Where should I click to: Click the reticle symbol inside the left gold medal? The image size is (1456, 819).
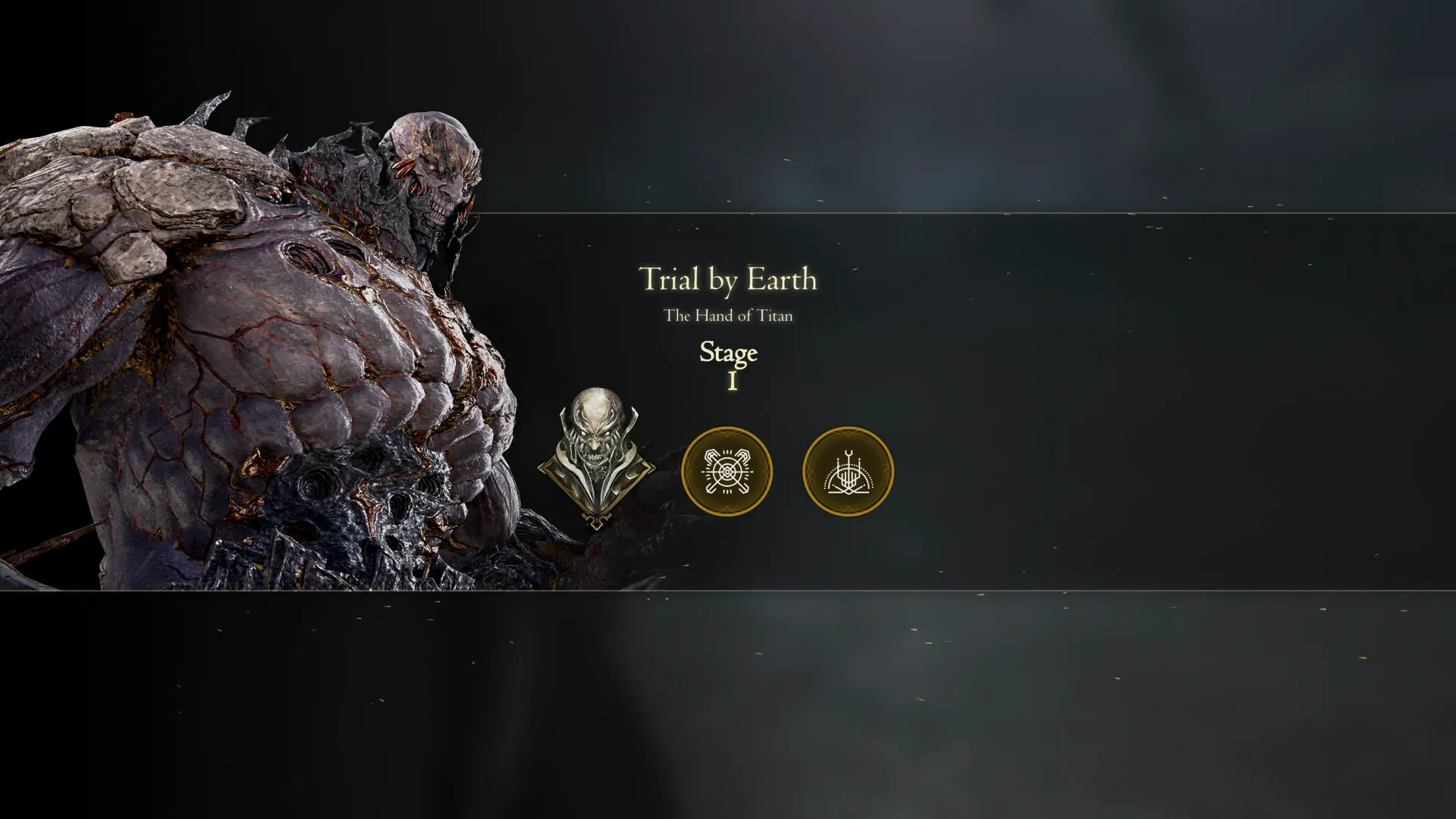point(727,470)
